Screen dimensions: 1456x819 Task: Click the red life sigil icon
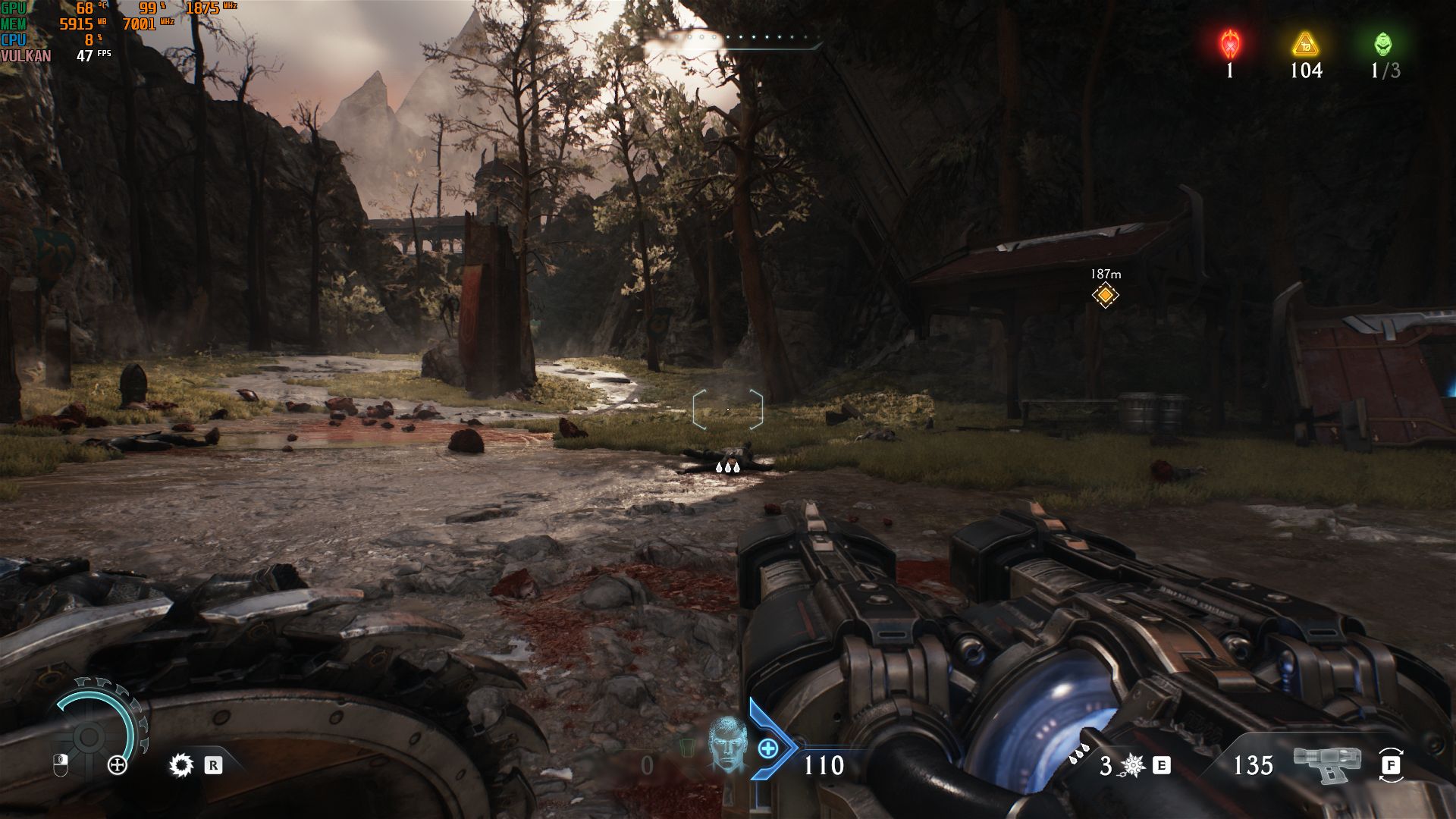(1229, 44)
